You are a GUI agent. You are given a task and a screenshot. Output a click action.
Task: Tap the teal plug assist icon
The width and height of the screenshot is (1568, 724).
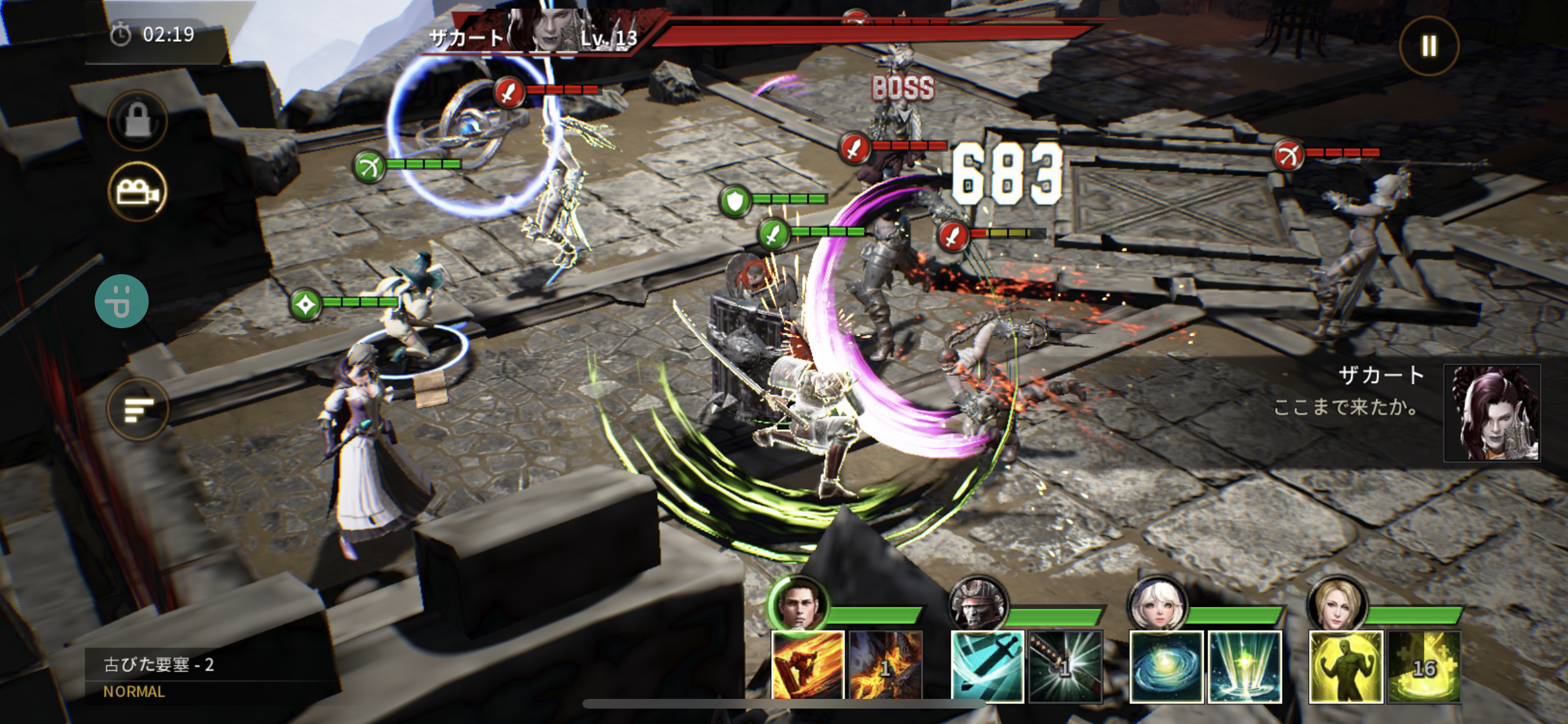click(122, 301)
